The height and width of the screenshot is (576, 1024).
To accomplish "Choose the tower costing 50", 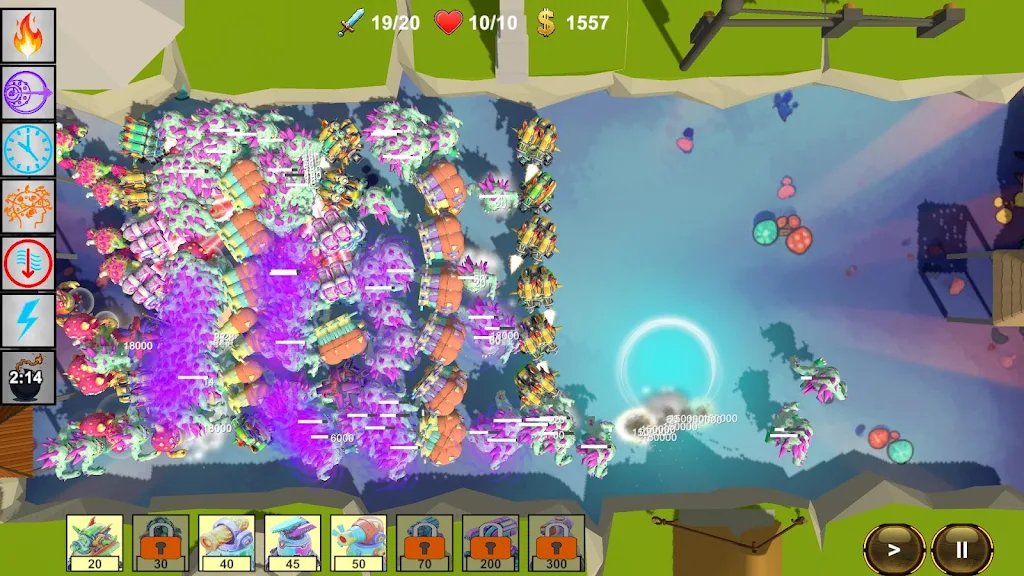I will [359, 543].
